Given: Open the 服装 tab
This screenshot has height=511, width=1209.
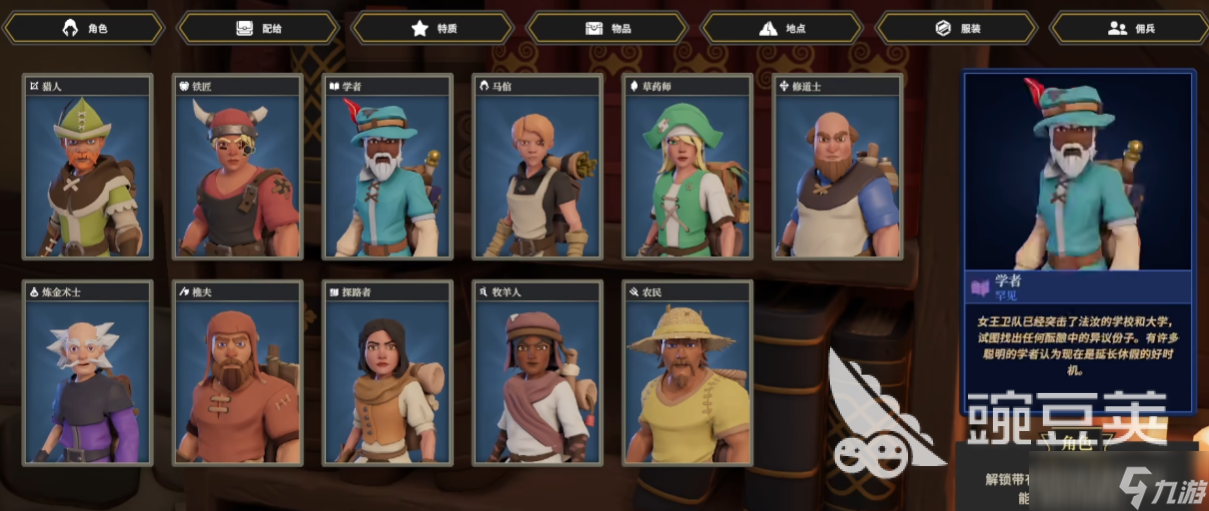Looking at the screenshot, I should [956, 28].
